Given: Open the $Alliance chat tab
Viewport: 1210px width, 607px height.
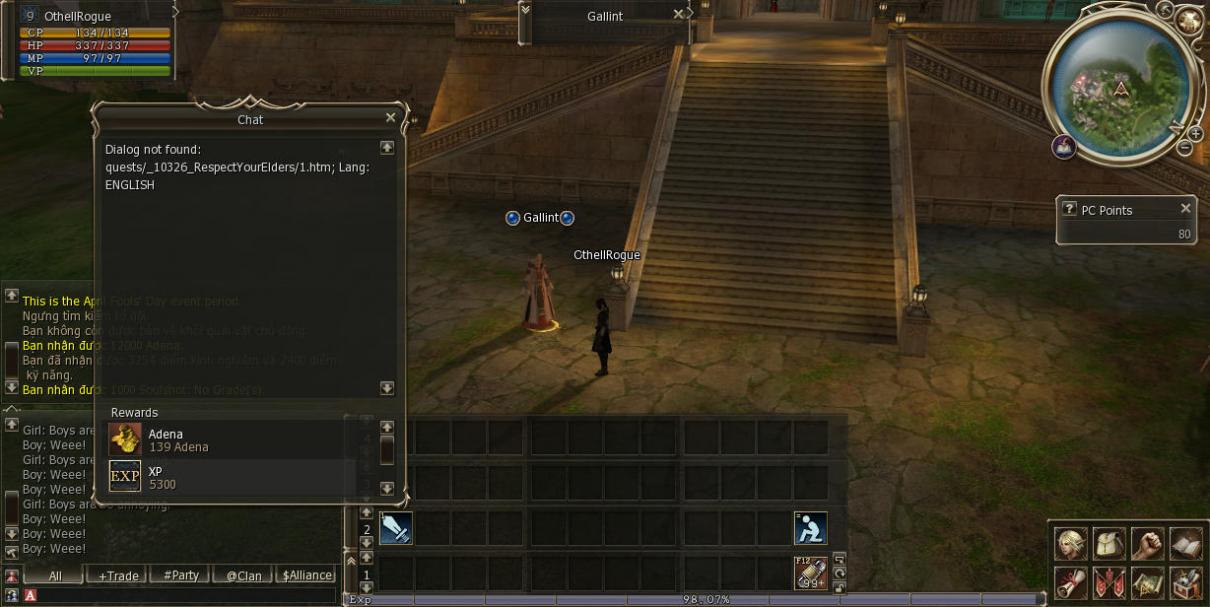Looking at the screenshot, I should (307, 575).
